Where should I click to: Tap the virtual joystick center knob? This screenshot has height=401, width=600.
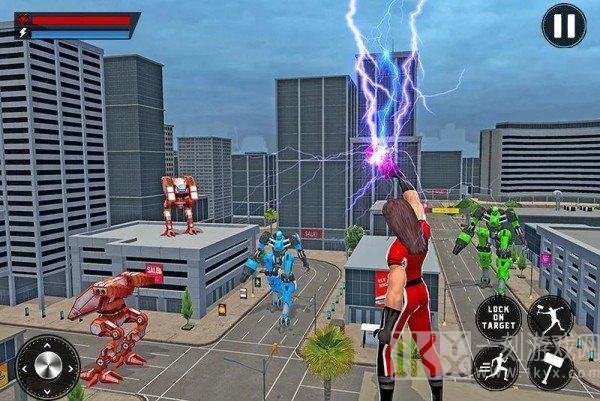point(46,364)
